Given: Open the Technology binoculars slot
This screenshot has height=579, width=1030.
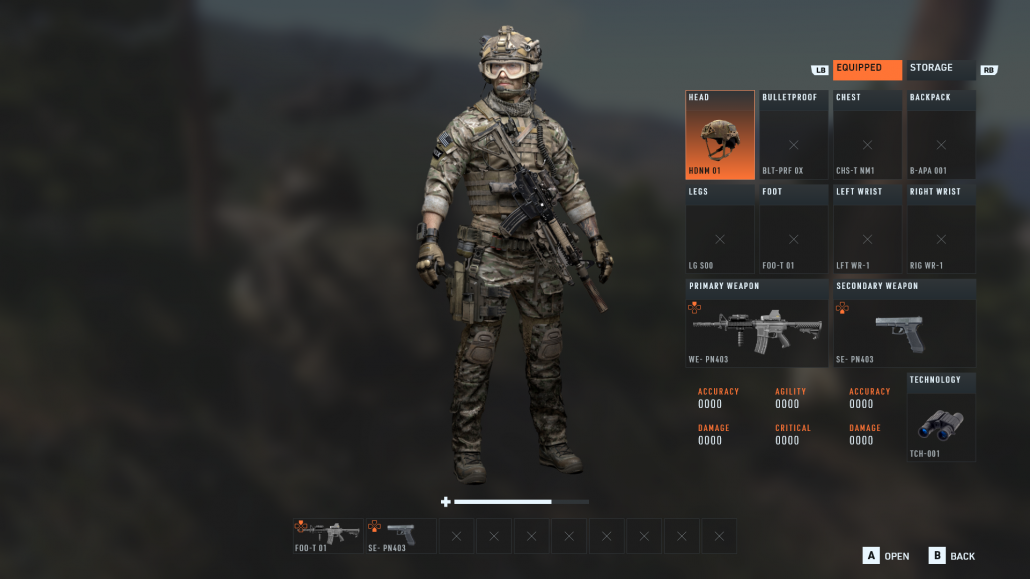Looking at the screenshot, I should point(941,417).
